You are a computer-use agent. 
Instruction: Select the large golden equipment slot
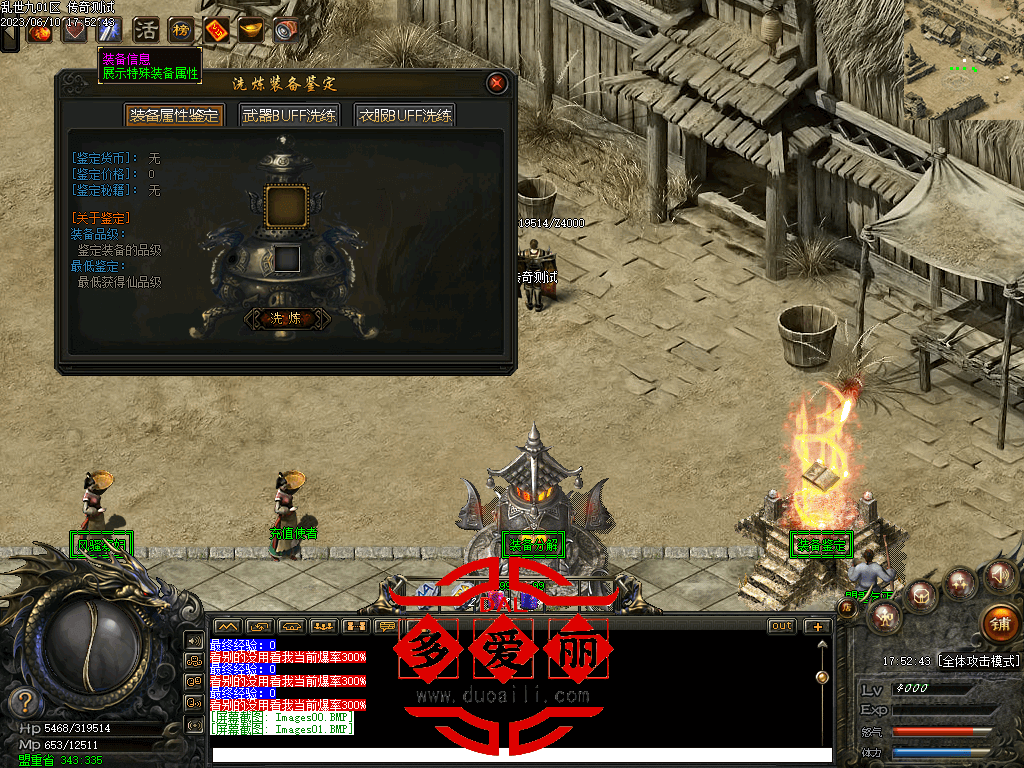[x=286, y=205]
